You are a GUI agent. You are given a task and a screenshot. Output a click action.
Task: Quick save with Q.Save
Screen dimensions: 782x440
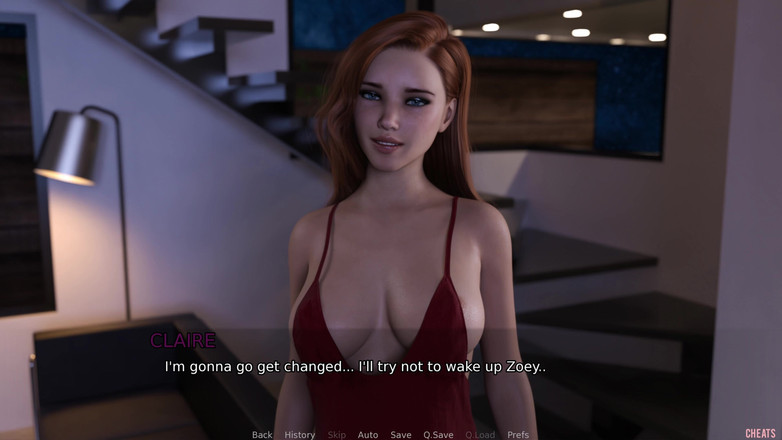coord(438,435)
